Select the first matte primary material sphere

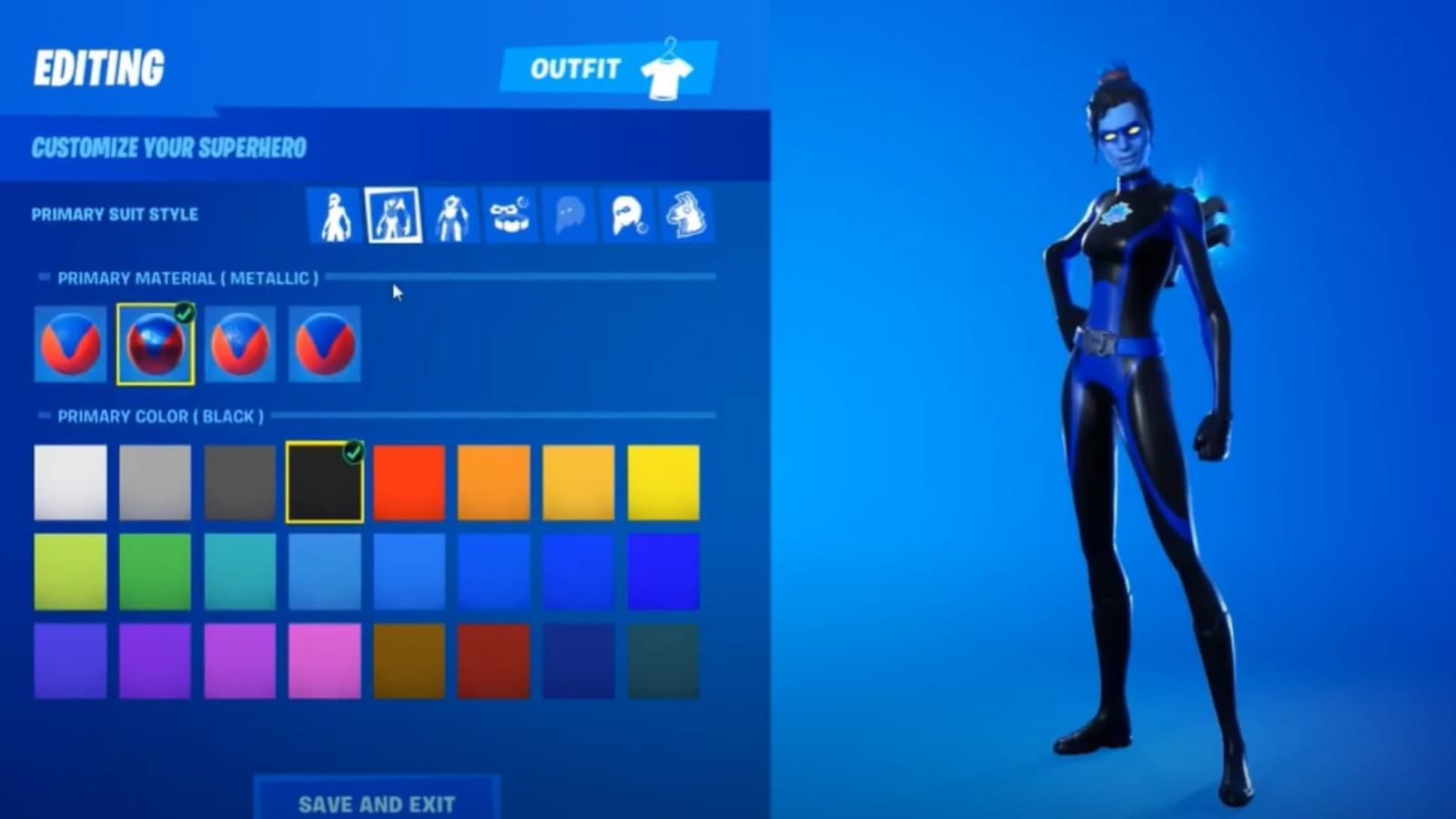click(70, 344)
